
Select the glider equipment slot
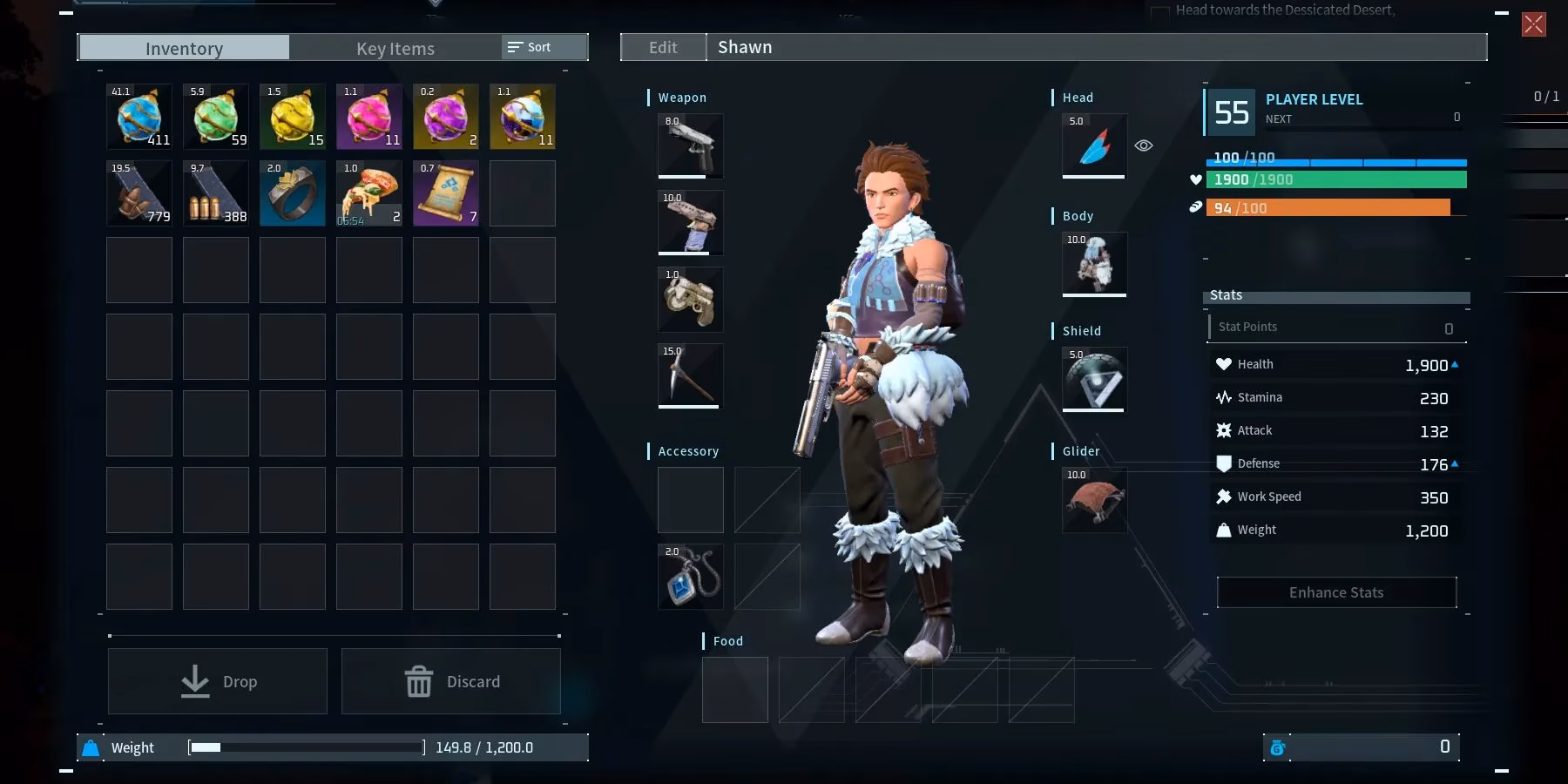tap(1094, 500)
